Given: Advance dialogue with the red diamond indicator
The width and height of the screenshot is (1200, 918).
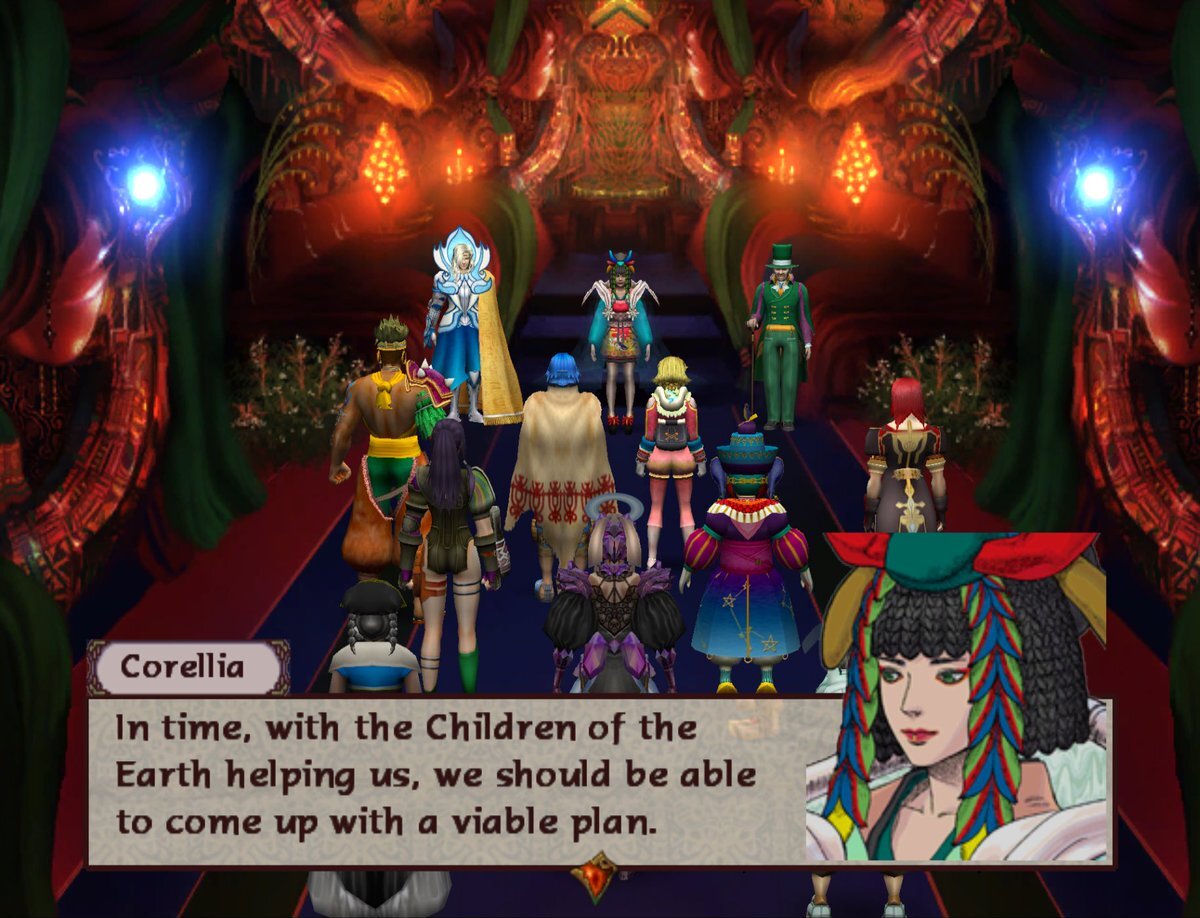Looking at the screenshot, I should [x=597, y=874].
